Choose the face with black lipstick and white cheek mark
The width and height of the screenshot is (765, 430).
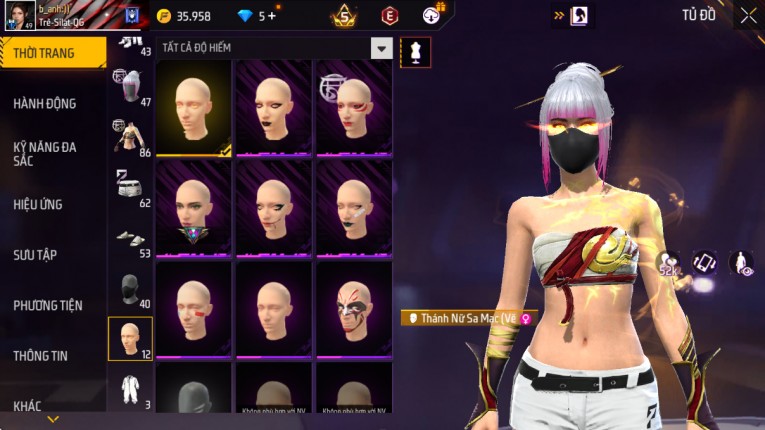coord(353,208)
